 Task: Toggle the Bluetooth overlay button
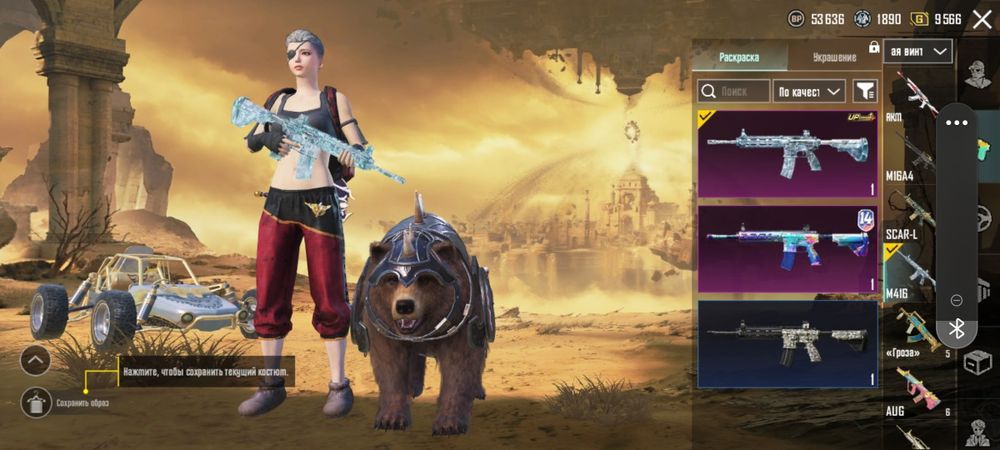click(956, 329)
